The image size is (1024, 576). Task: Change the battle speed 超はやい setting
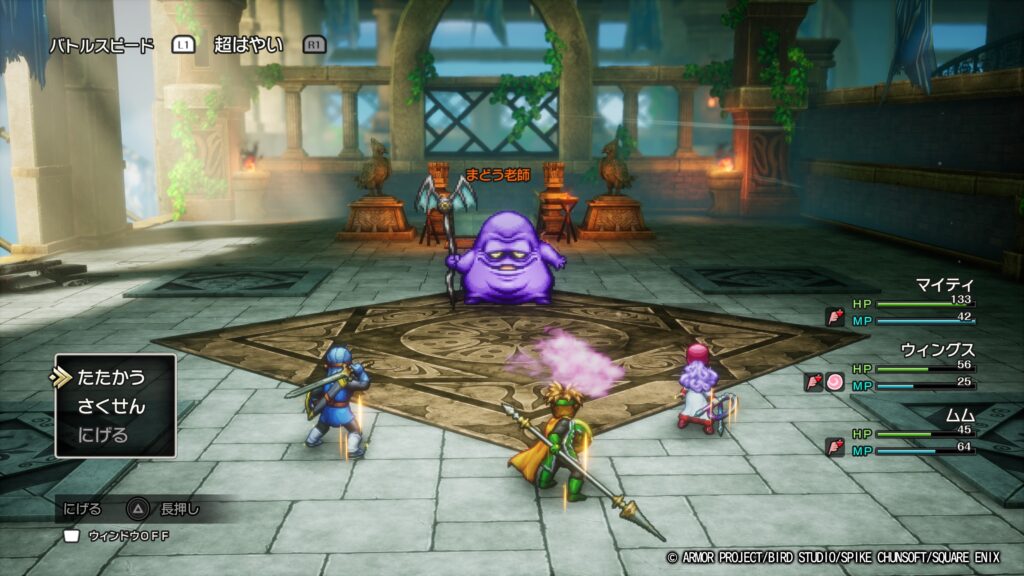point(248,45)
